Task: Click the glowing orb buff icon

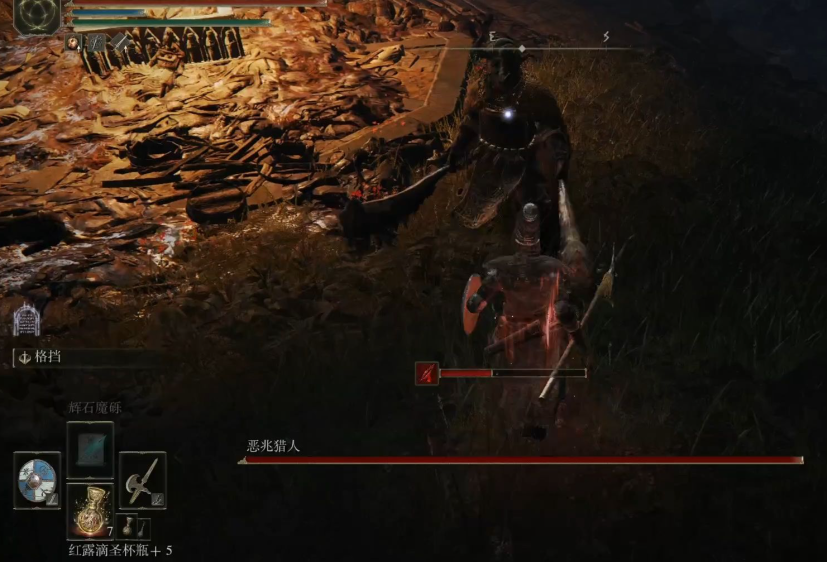Action: (x=73, y=42)
